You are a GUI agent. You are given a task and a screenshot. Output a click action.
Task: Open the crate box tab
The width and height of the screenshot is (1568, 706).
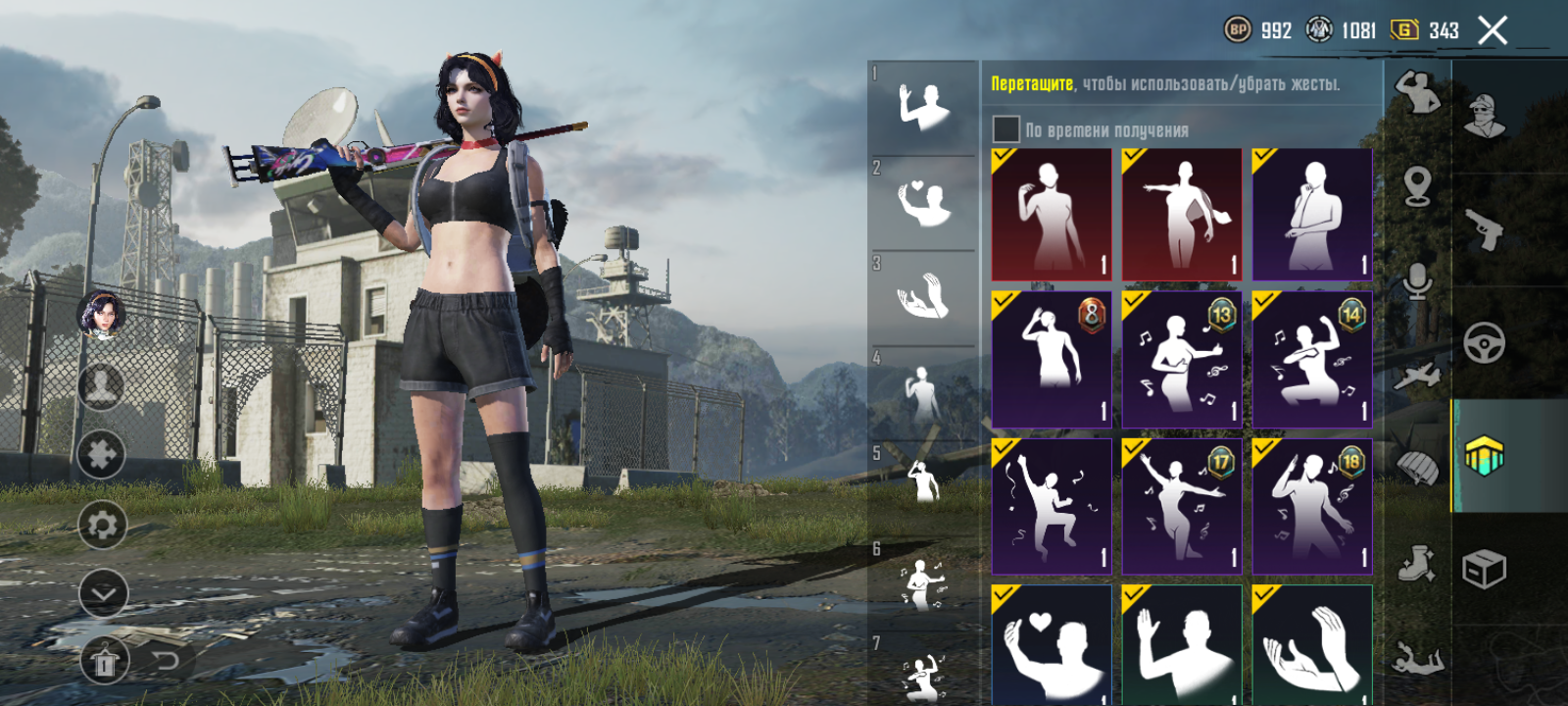point(1485,569)
